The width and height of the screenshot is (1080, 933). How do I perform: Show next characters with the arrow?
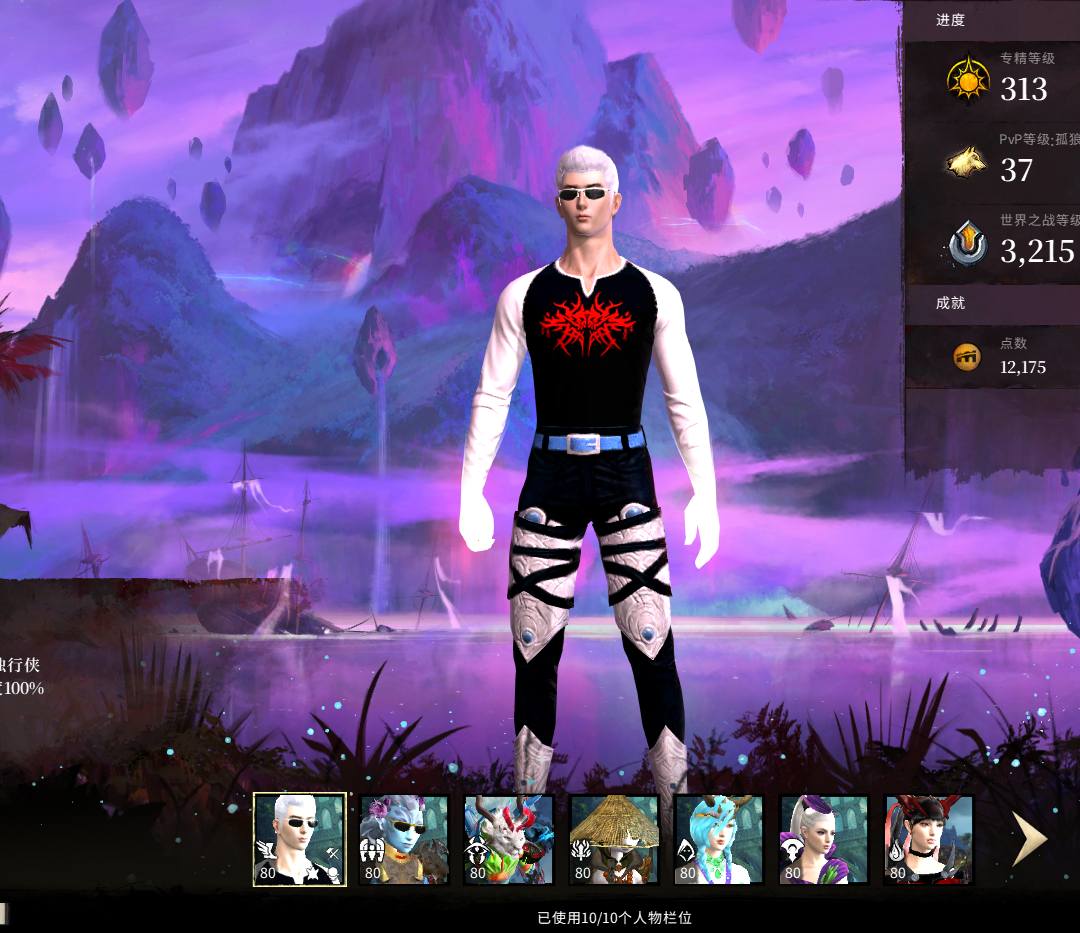1029,839
